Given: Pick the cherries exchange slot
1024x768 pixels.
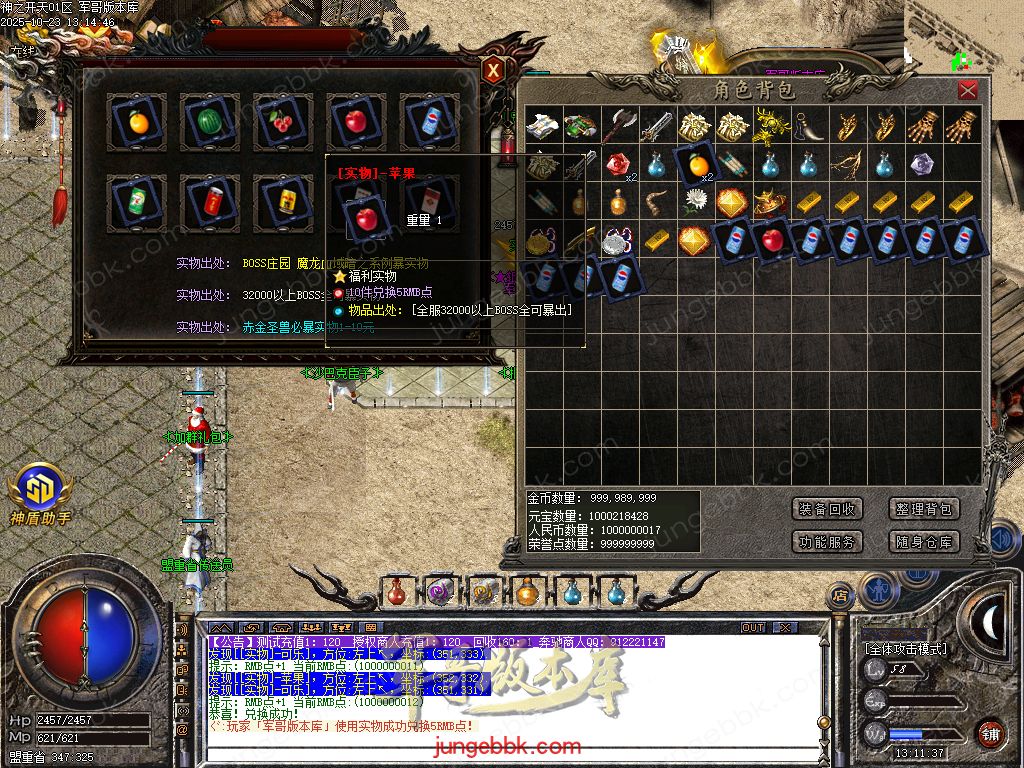Looking at the screenshot, I should coord(282,122).
